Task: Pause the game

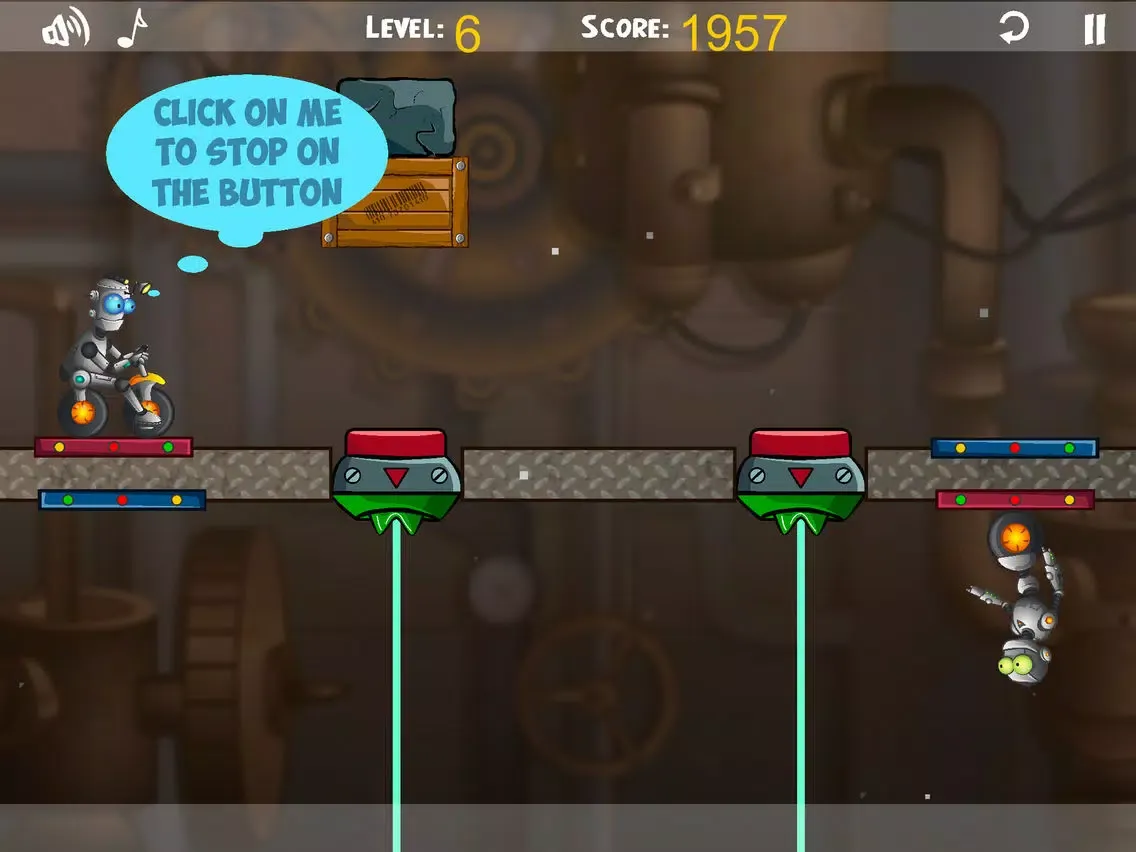Action: tap(1095, 28)
